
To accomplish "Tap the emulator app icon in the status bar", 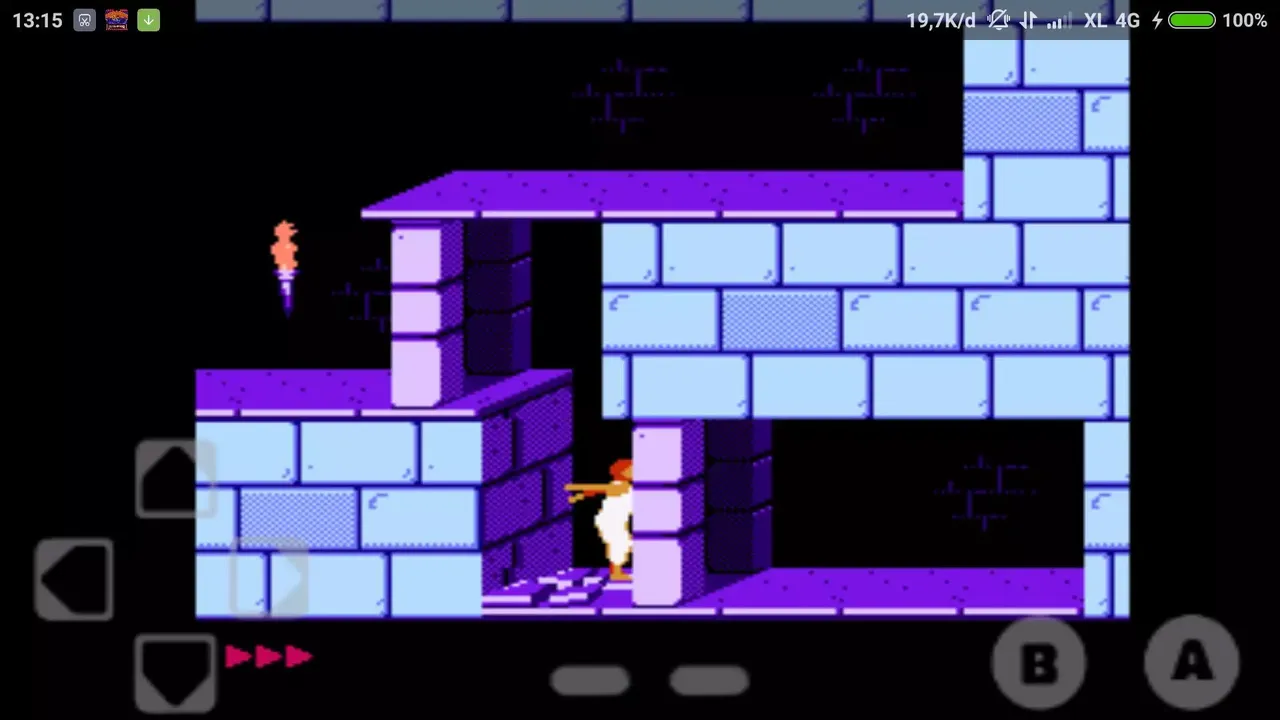I will click(x=116, y=20).
